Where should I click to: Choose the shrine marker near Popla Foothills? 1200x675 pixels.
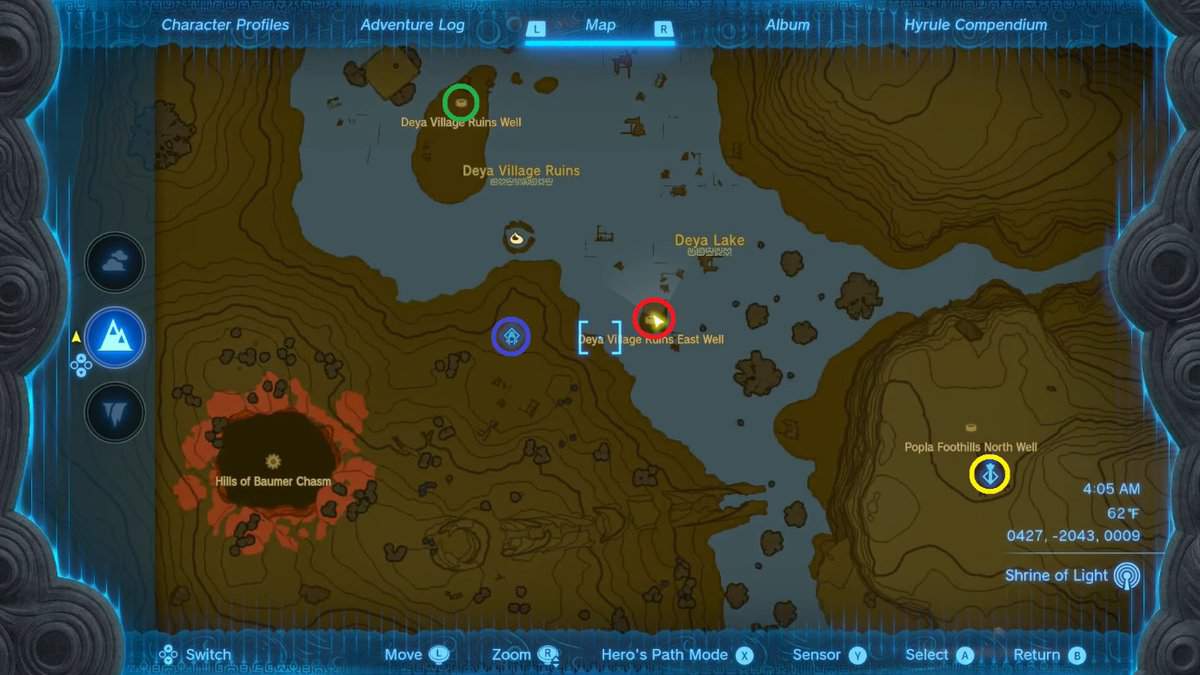click(990, 474)
